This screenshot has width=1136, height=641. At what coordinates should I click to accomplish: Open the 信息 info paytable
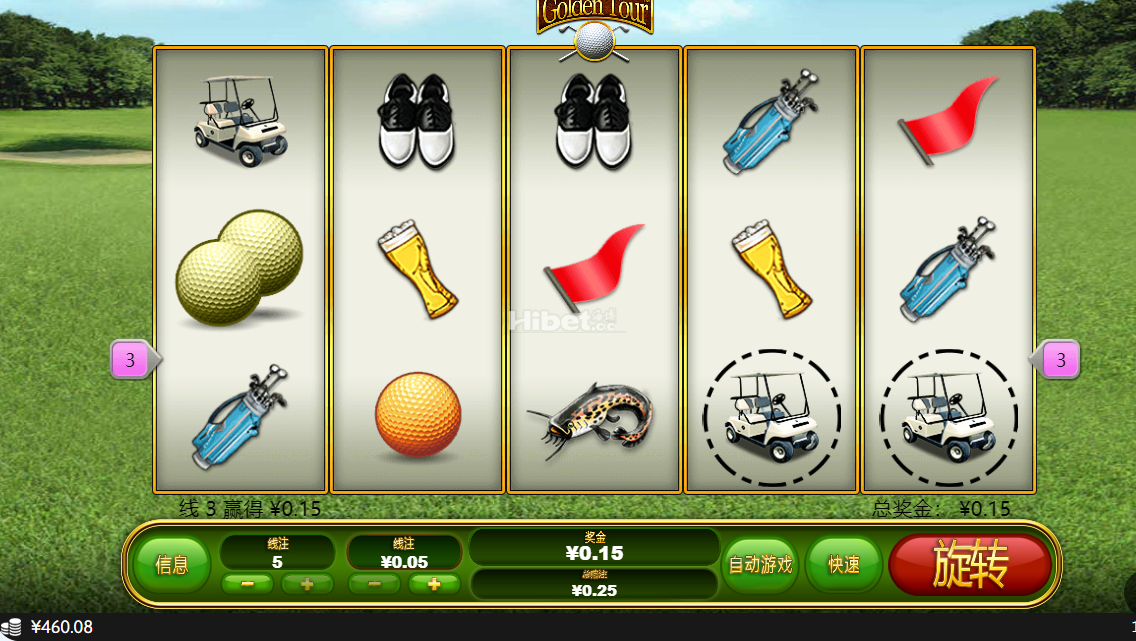coord(172,565)
